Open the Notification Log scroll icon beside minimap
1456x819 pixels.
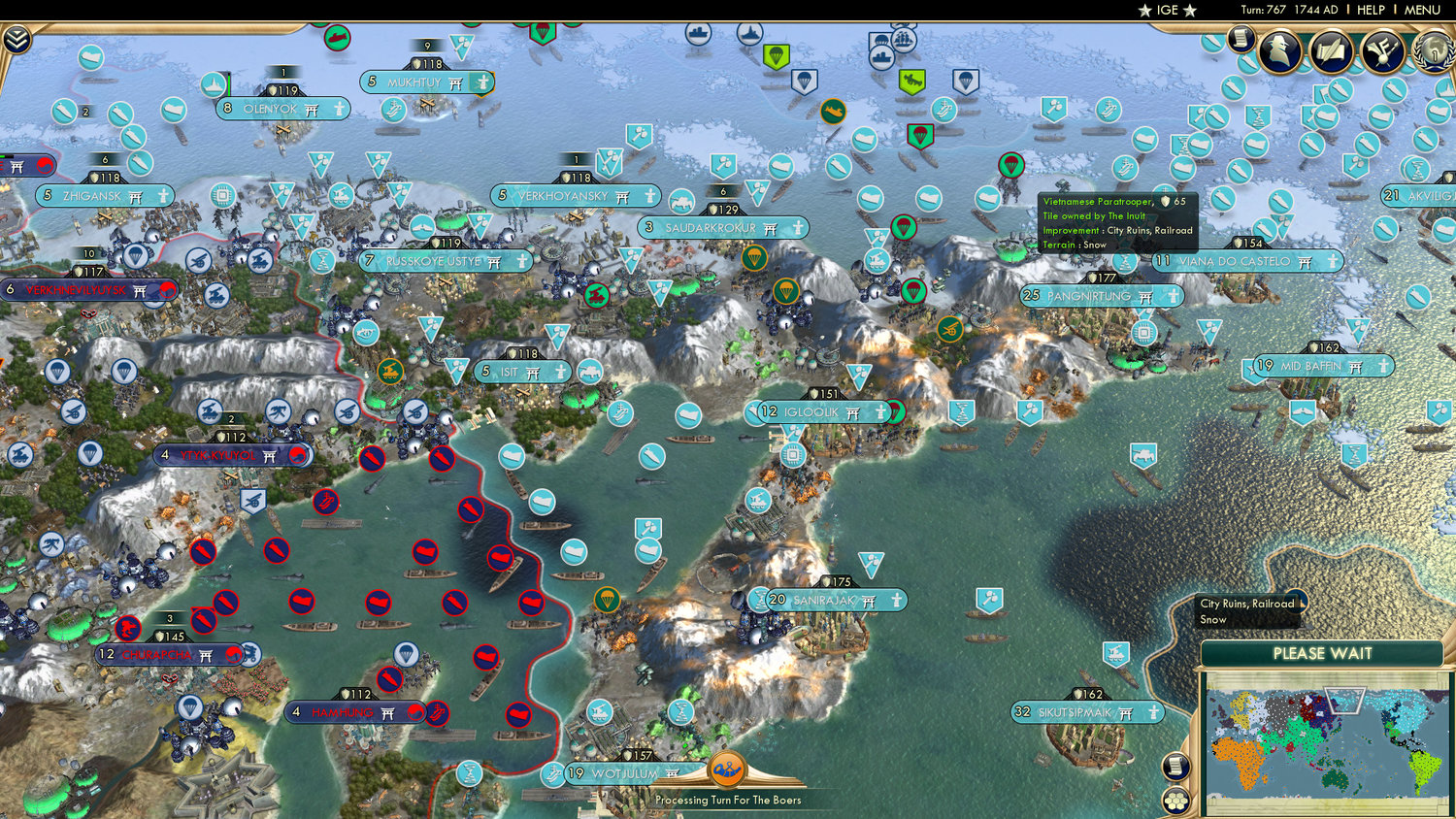coord(1175,766)
